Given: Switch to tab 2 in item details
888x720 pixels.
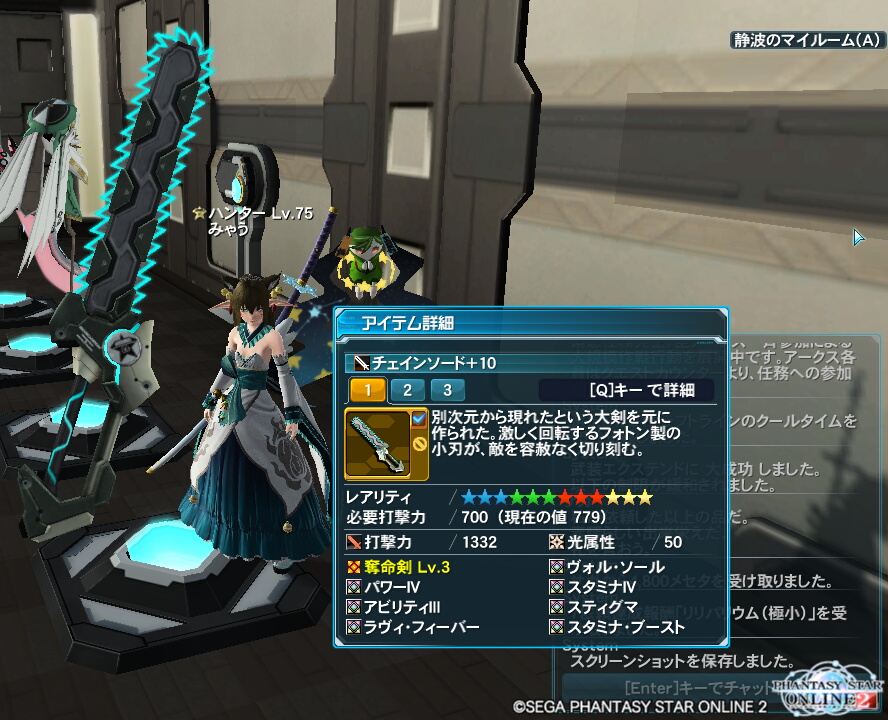Looking at the screenshot, I should coord(407,390).
